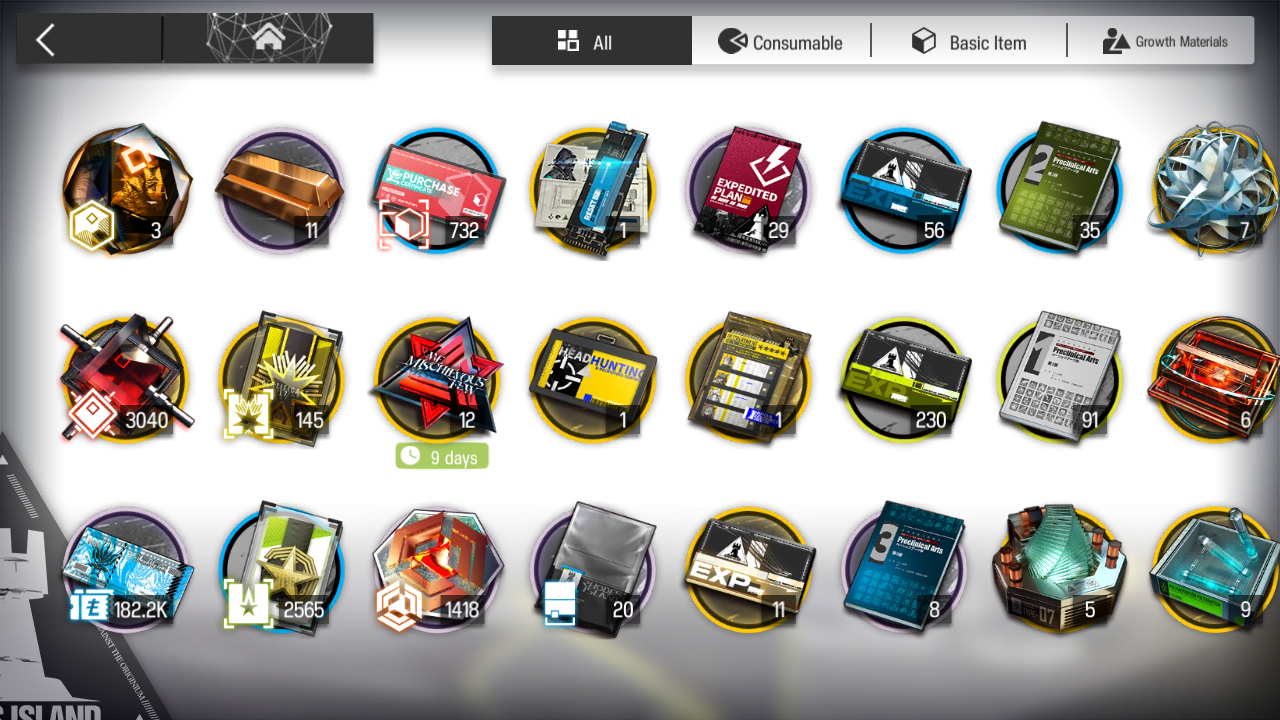
Task: Select the blue Skill Summary book with 8
Action: click(905, 571)
